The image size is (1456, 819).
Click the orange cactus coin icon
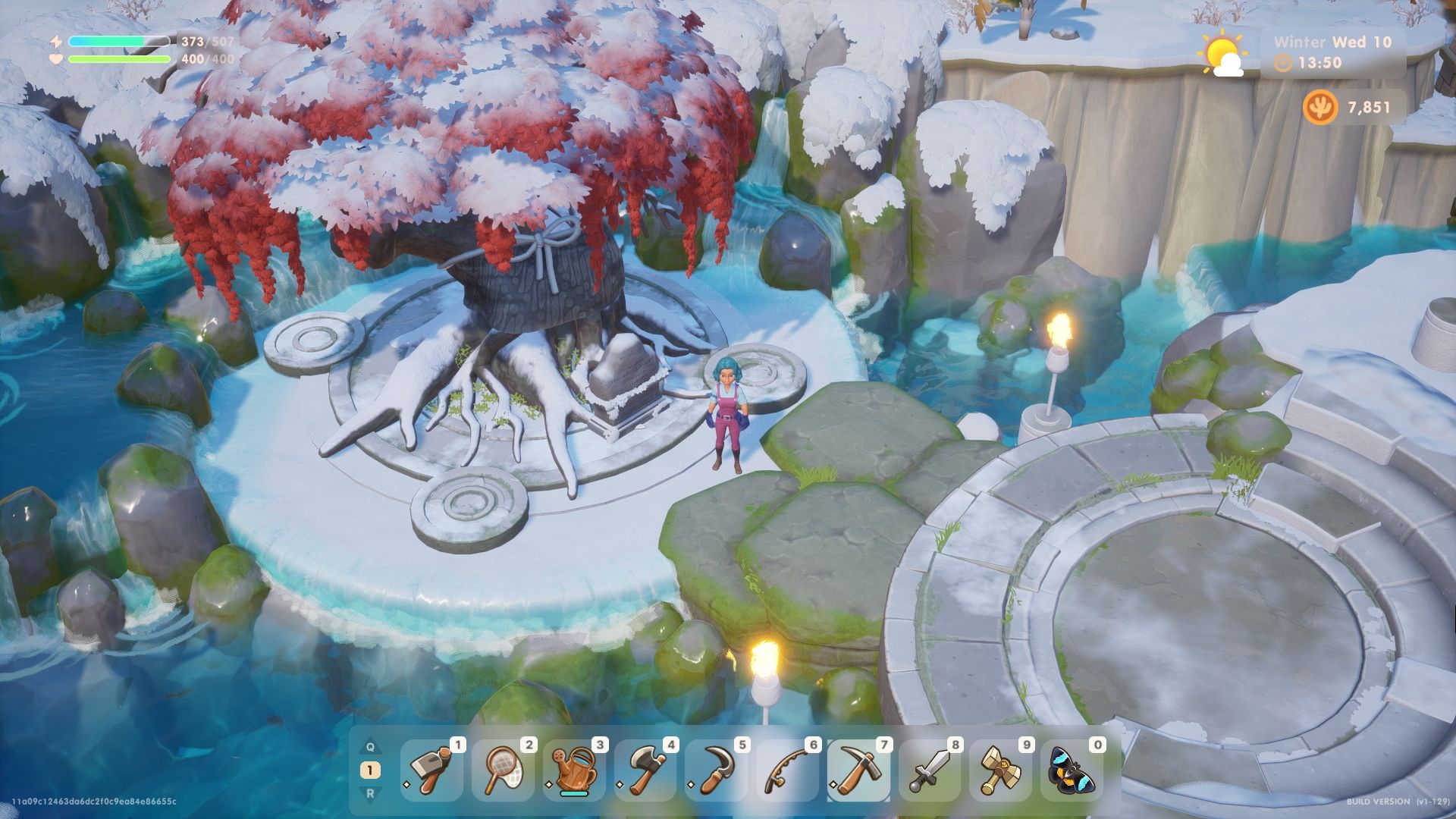tap(1319, 107)
